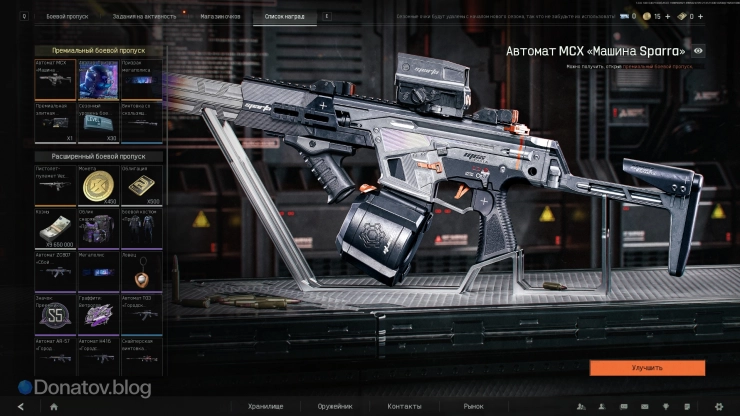Pick the Облигация x500 reward tile
This screenshot has width=740, height=416.
tap(140, 186)
